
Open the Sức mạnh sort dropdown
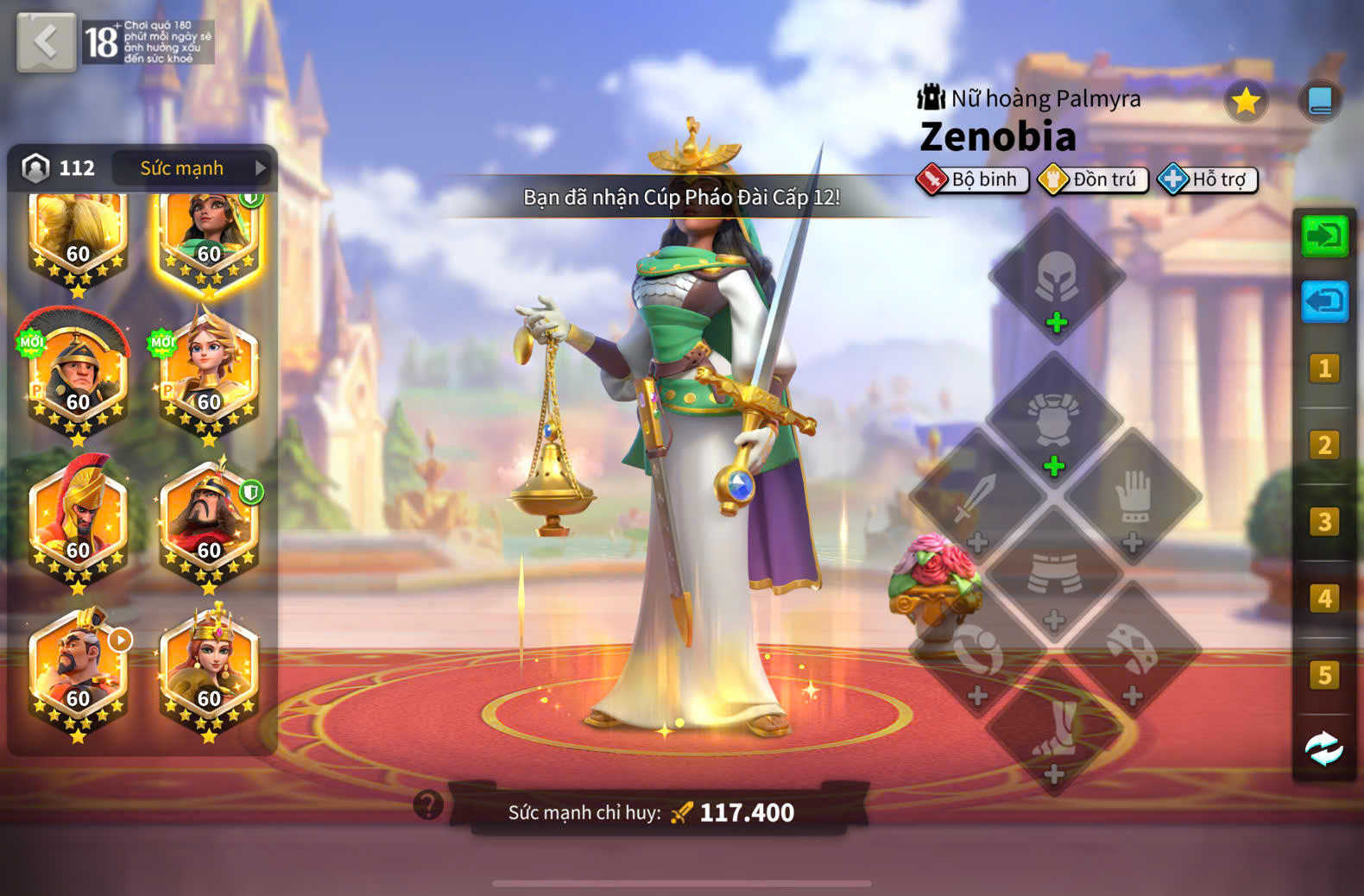click(192, 167)
